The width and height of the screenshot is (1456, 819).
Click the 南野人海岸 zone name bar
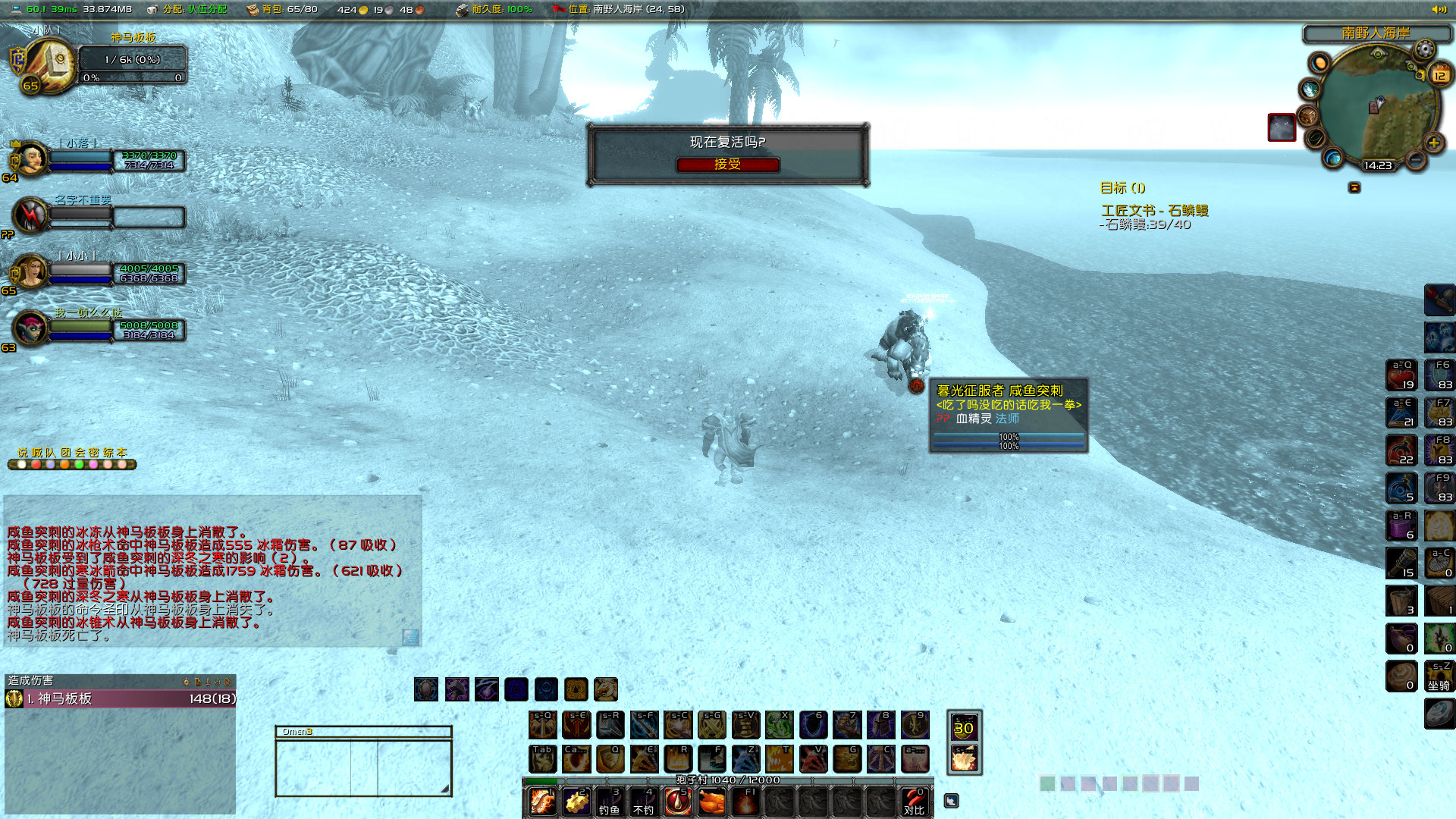[1375, 32]
